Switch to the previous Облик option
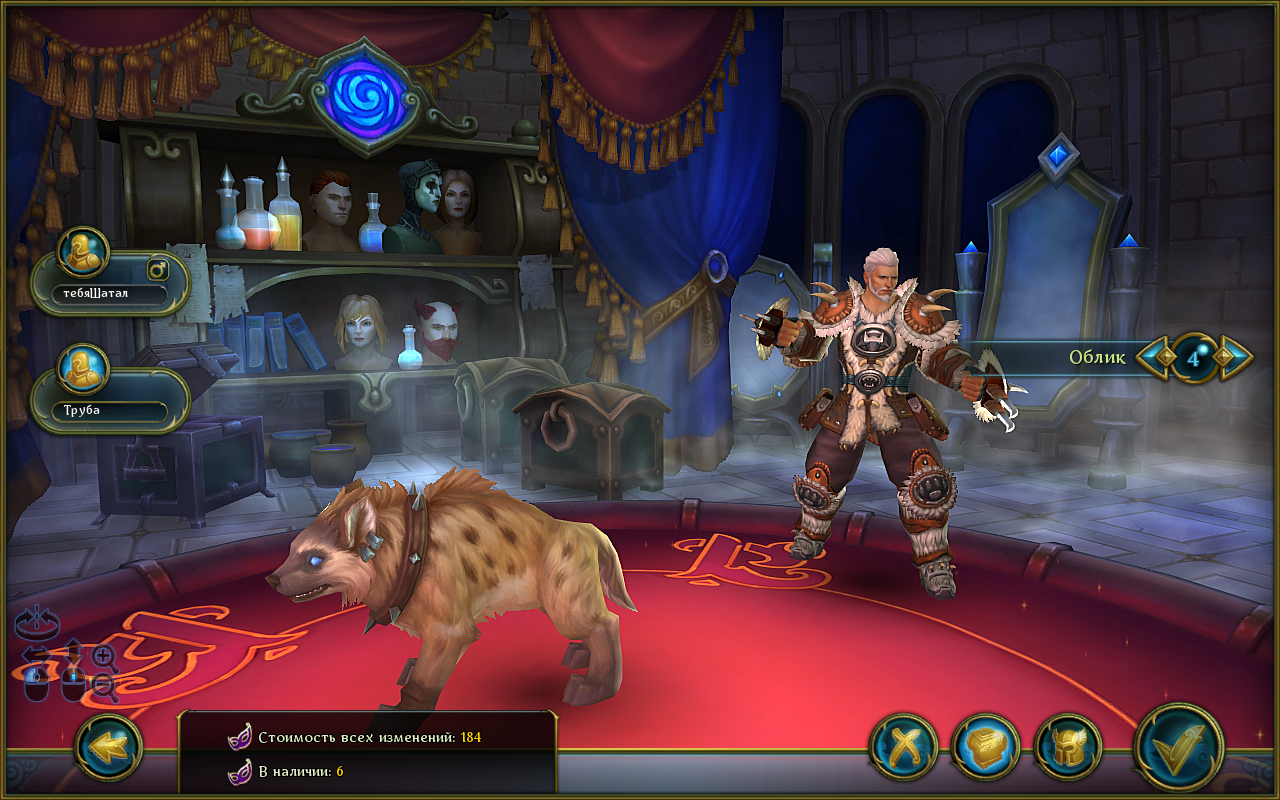 (x=1156, y=357)
